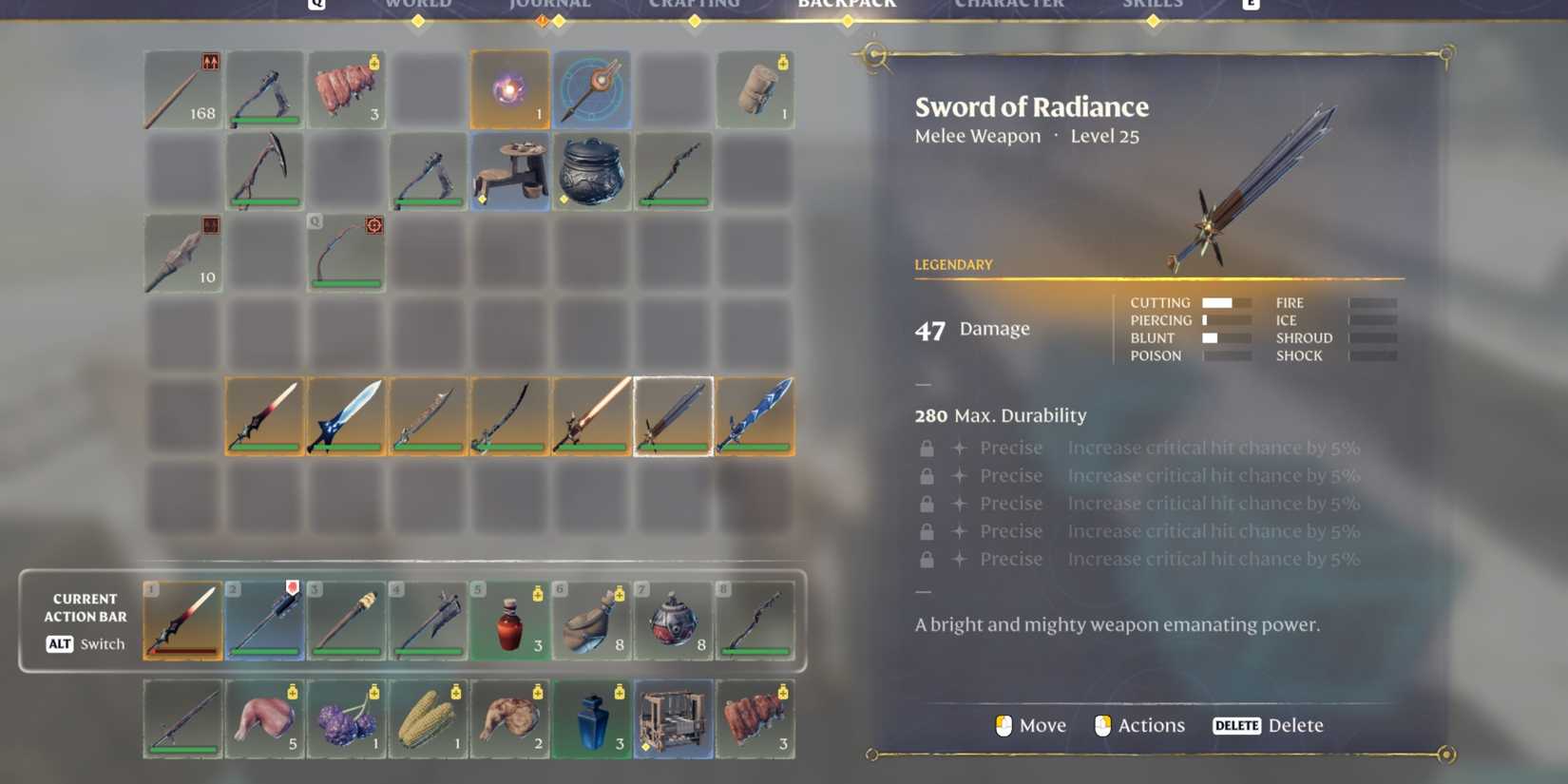The height and width of the screenshot is (784, 1568).
Task: Click the Cutting damage bar
Action: (1227, 302)
